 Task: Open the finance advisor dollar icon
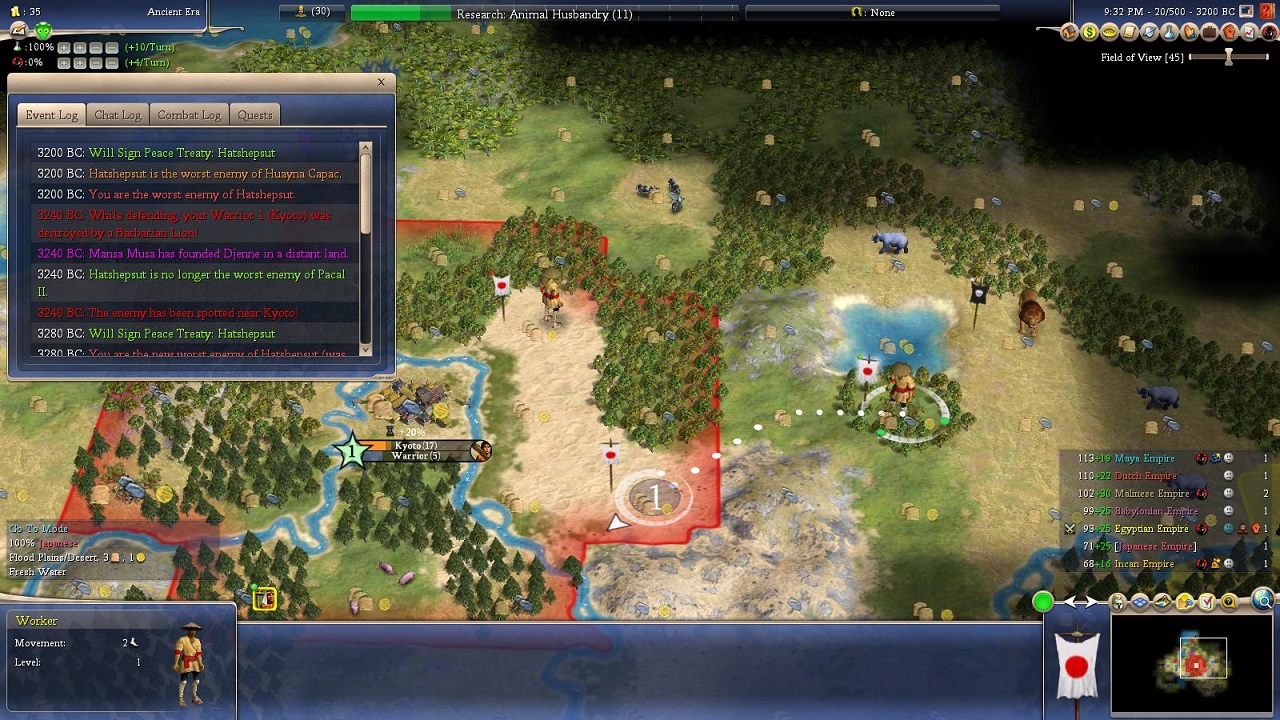pyautogui.click(x=1089, y=33)
